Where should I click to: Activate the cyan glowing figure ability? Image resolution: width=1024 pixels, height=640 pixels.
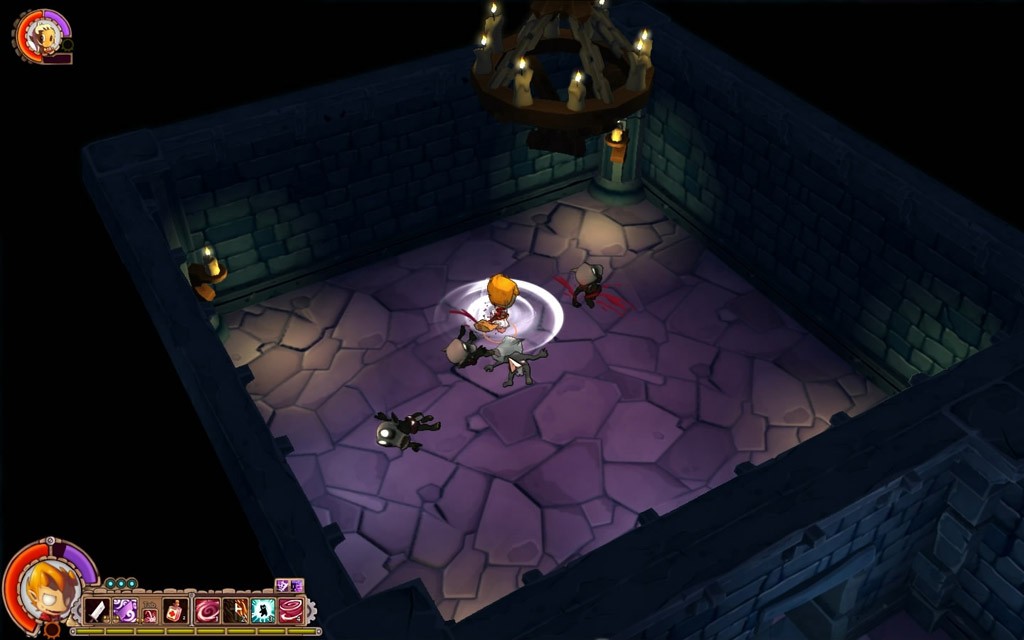point(263,610)
